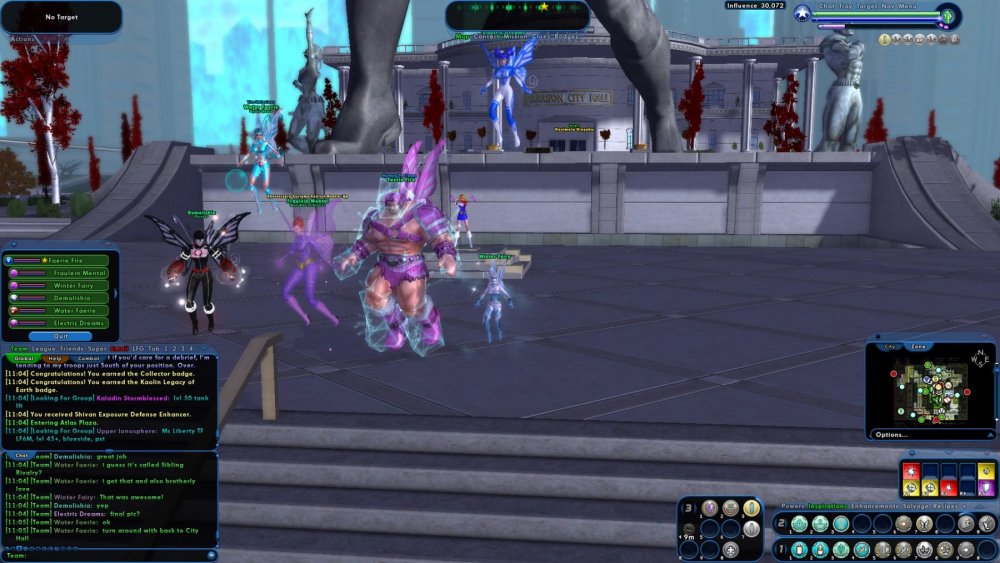
Task: Open the Menu in top-right bar
Action: click(909, 6)
